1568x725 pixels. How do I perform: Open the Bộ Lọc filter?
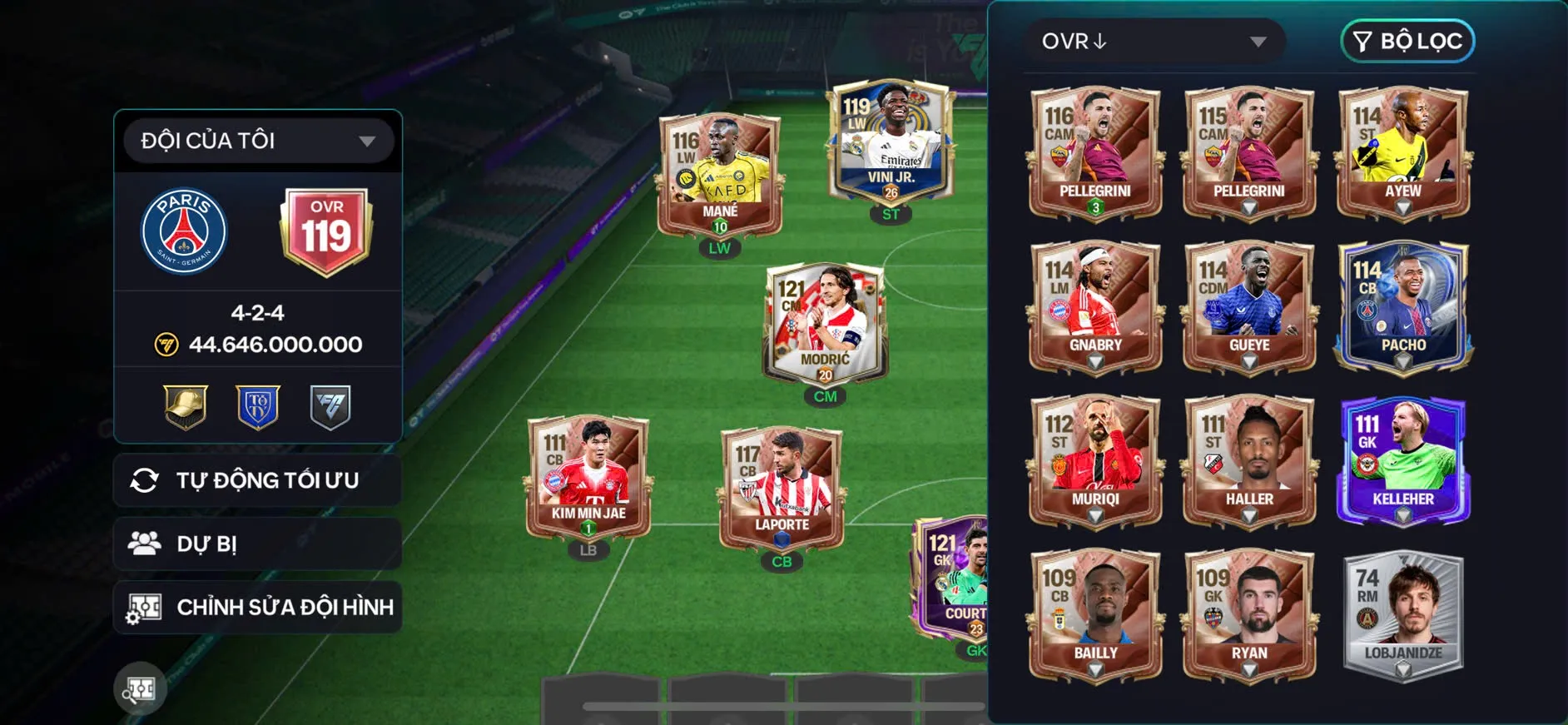pos(1407,42)
